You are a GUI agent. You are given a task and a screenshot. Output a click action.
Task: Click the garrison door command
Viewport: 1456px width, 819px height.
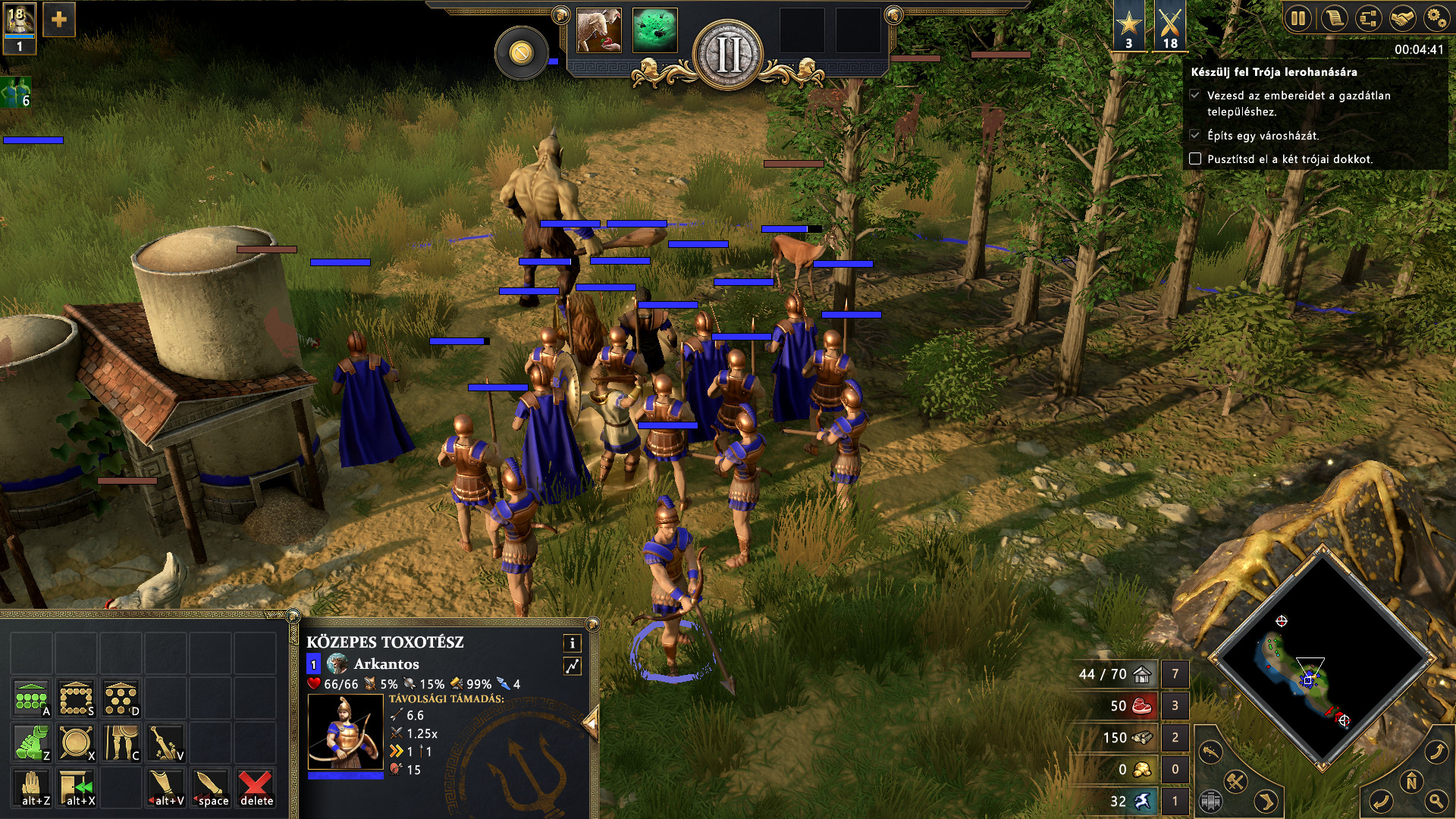77,787
